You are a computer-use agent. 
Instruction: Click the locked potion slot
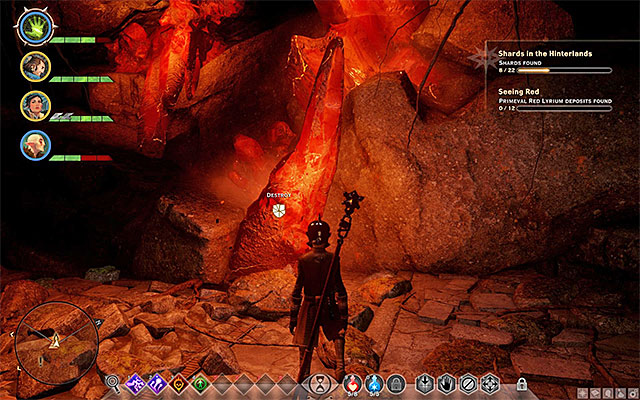pos(396,382)
